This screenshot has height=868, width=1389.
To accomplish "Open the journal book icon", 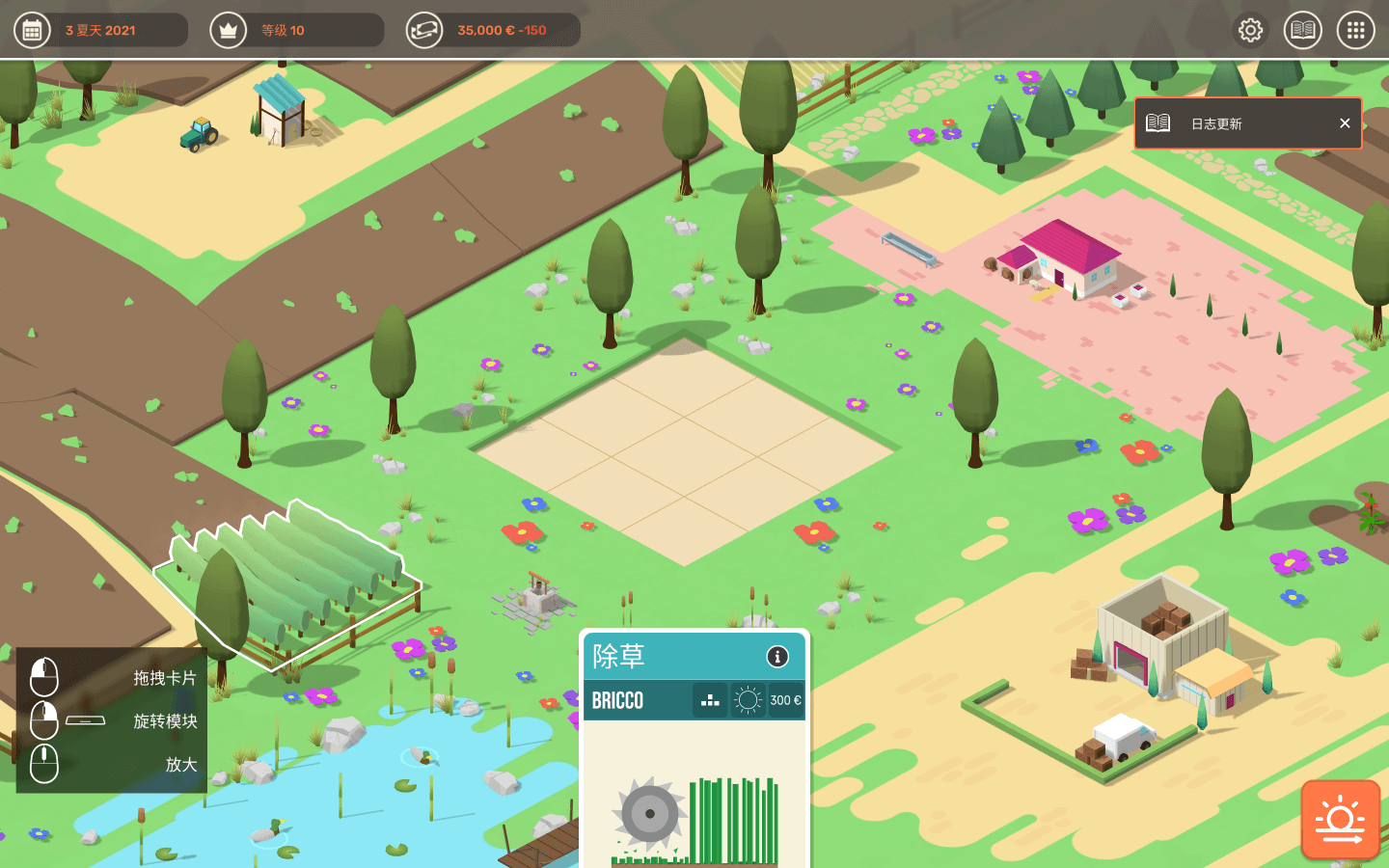I will (x=1302, y=30).
